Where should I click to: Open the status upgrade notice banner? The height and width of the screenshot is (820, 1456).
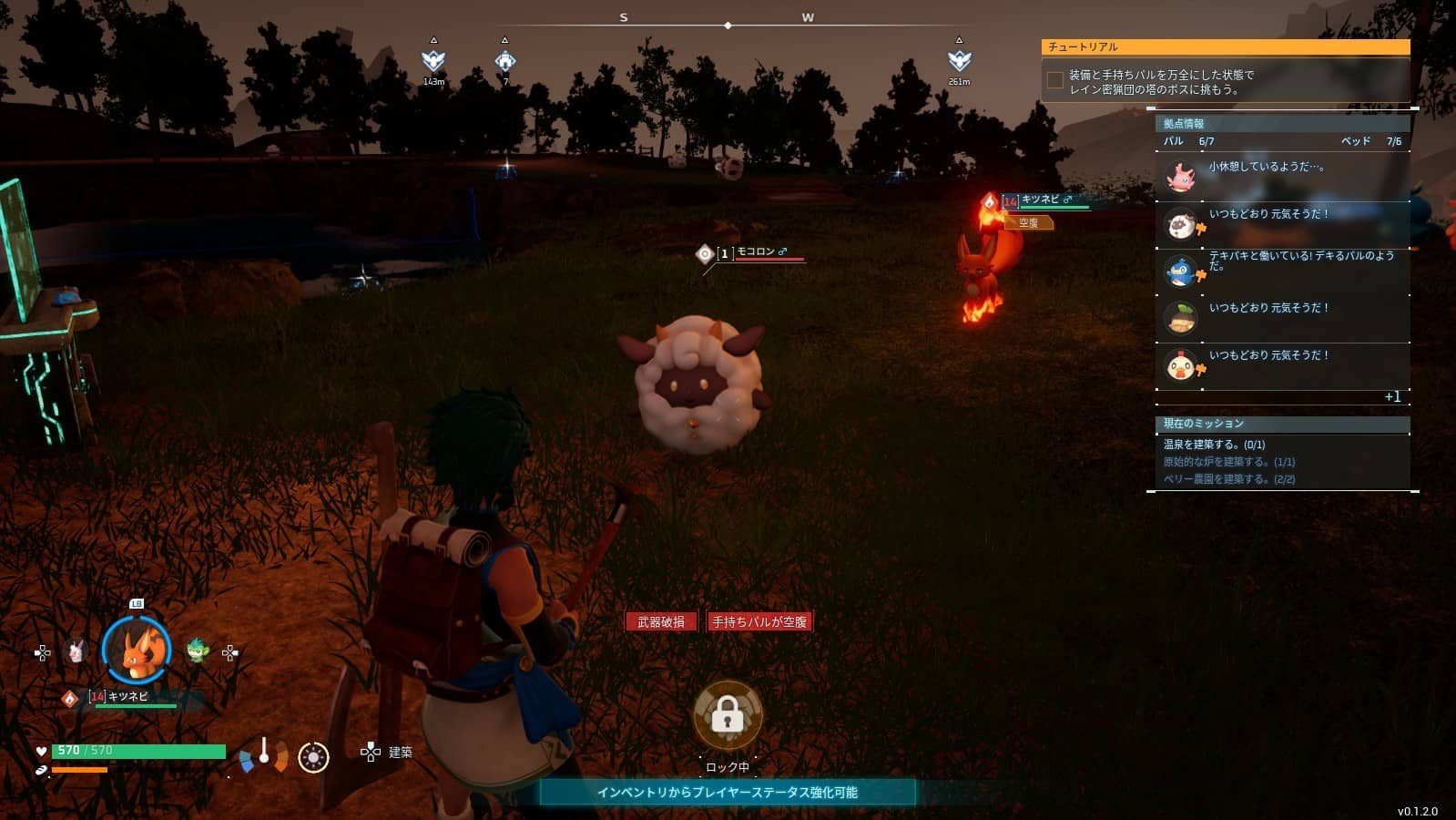point(727,792)
